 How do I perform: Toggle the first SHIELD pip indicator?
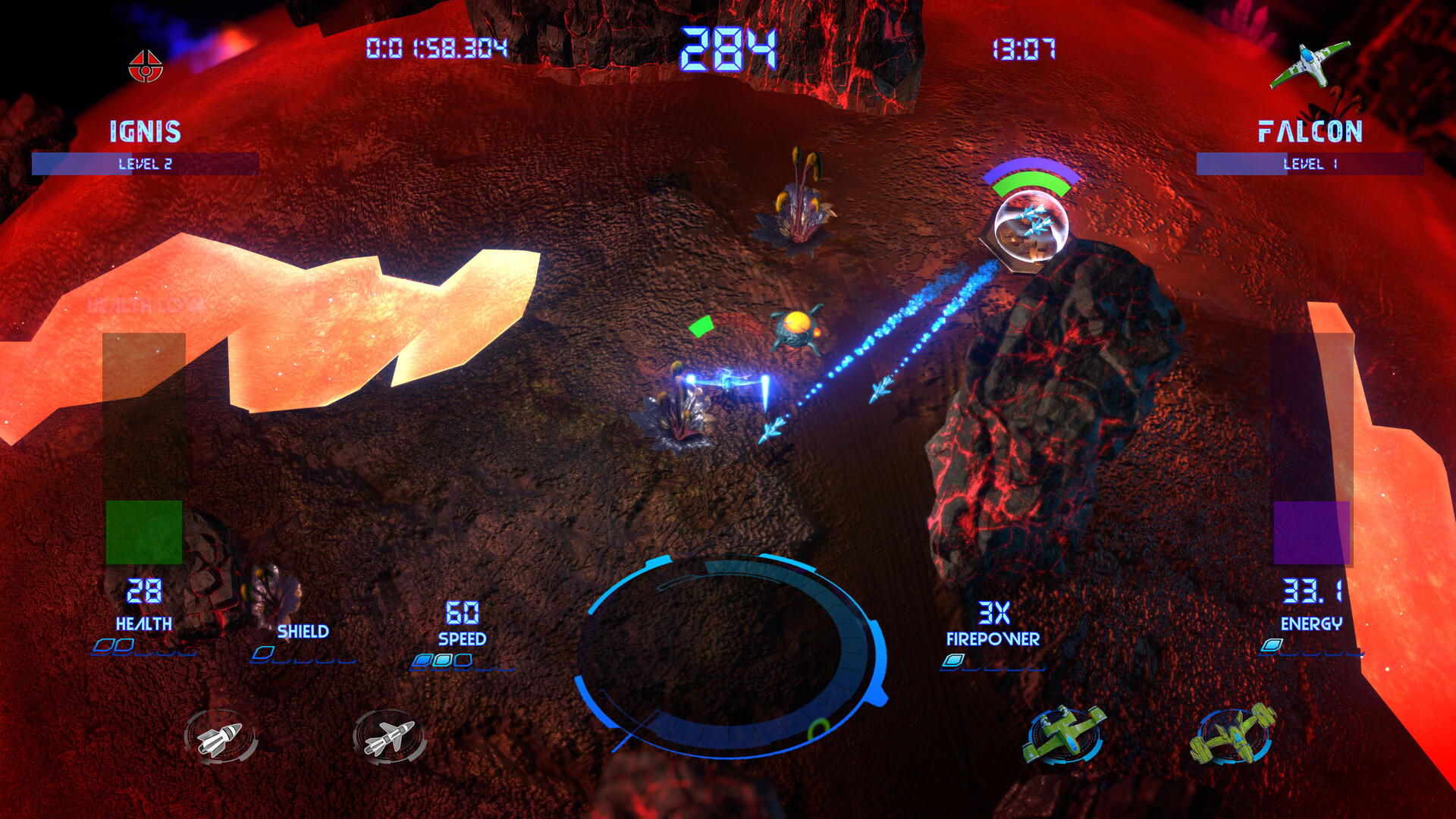[x=265, y=652]
